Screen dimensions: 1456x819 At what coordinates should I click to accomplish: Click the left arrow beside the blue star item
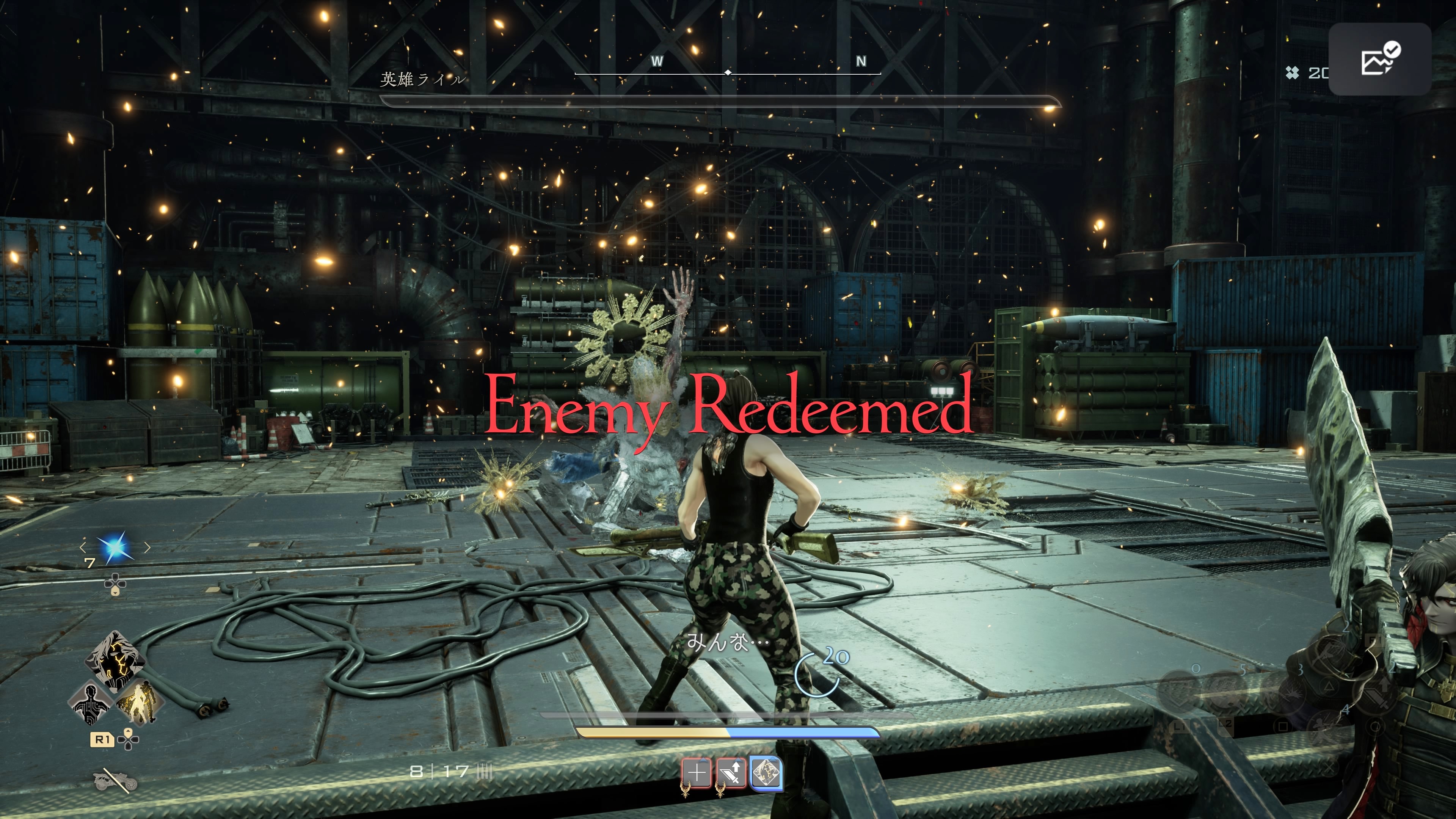click(83, 547)
